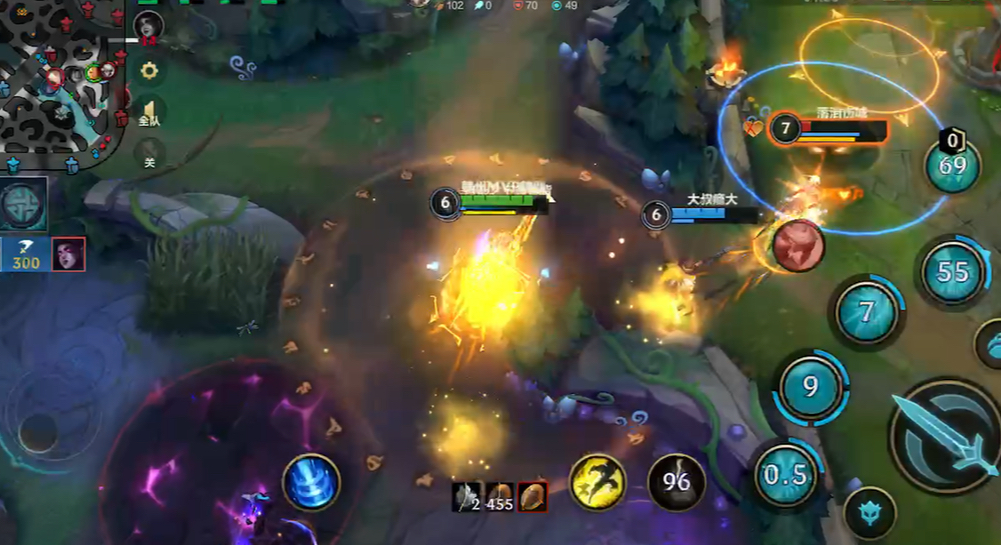Select the red-bordered item in the item row

[532, 496]
